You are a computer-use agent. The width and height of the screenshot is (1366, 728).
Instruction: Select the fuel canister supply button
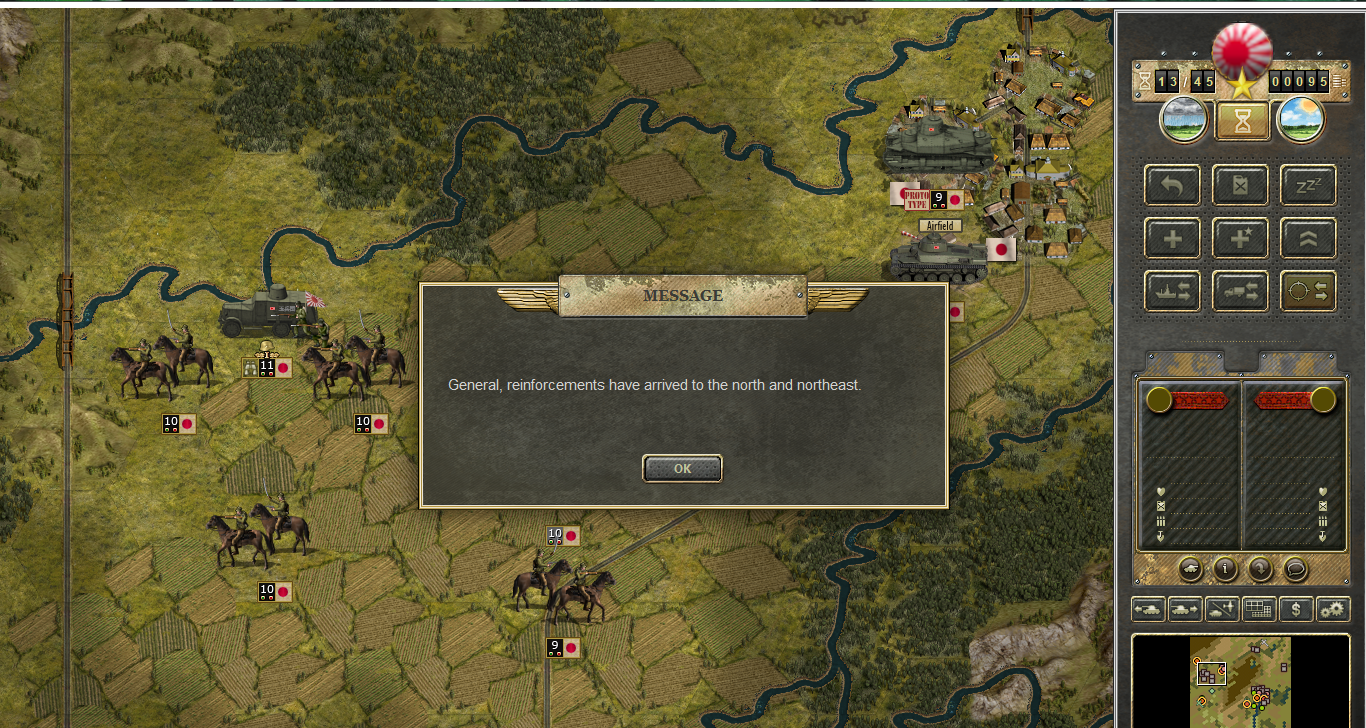pos(1240,186)
